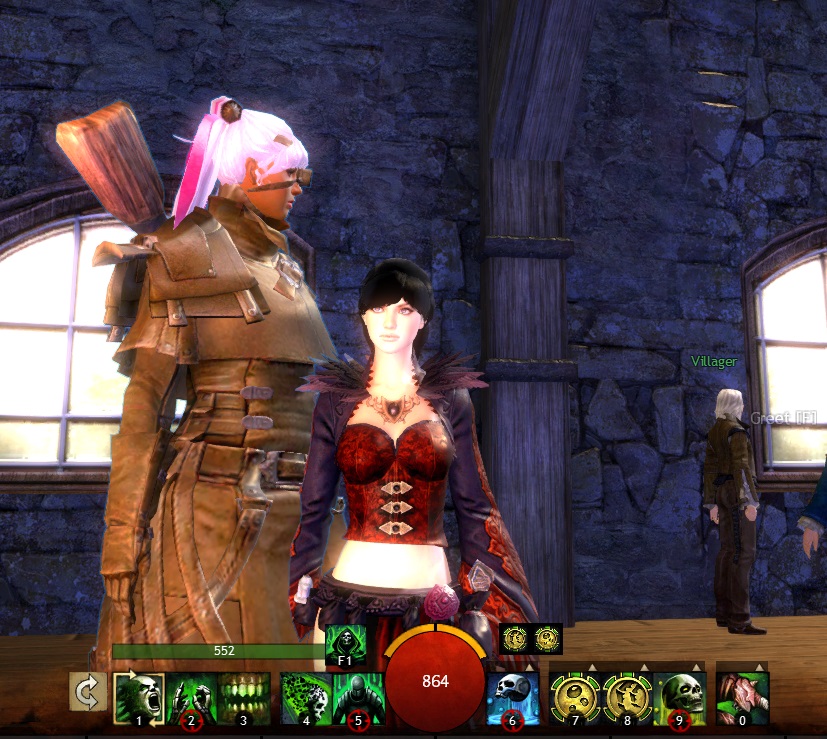The image size is (827, 739).
Task: Open the skill picker arrow above slot 9
Action: tap(697, 666)
